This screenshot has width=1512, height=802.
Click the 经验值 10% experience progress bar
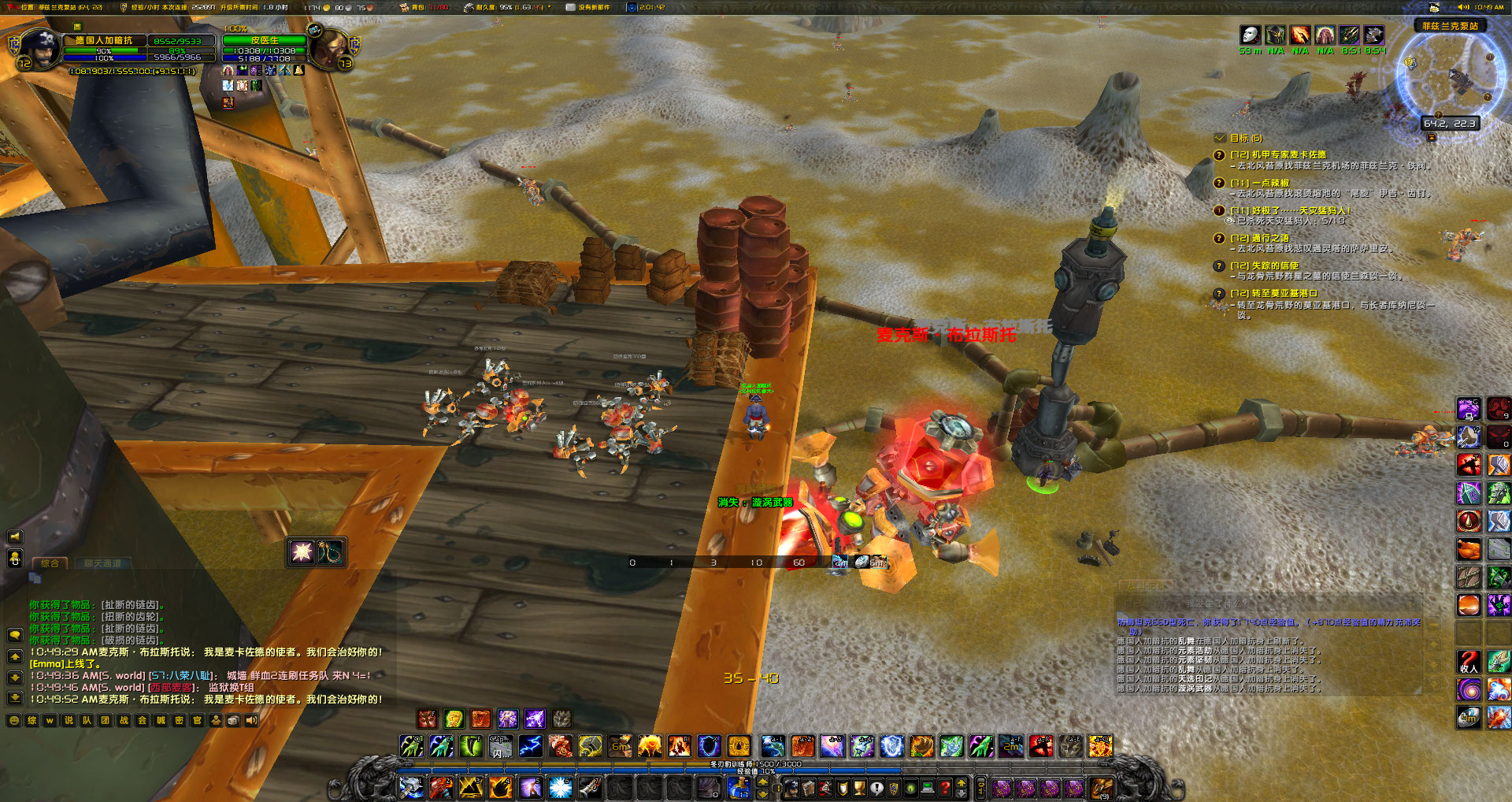[754, 772]
